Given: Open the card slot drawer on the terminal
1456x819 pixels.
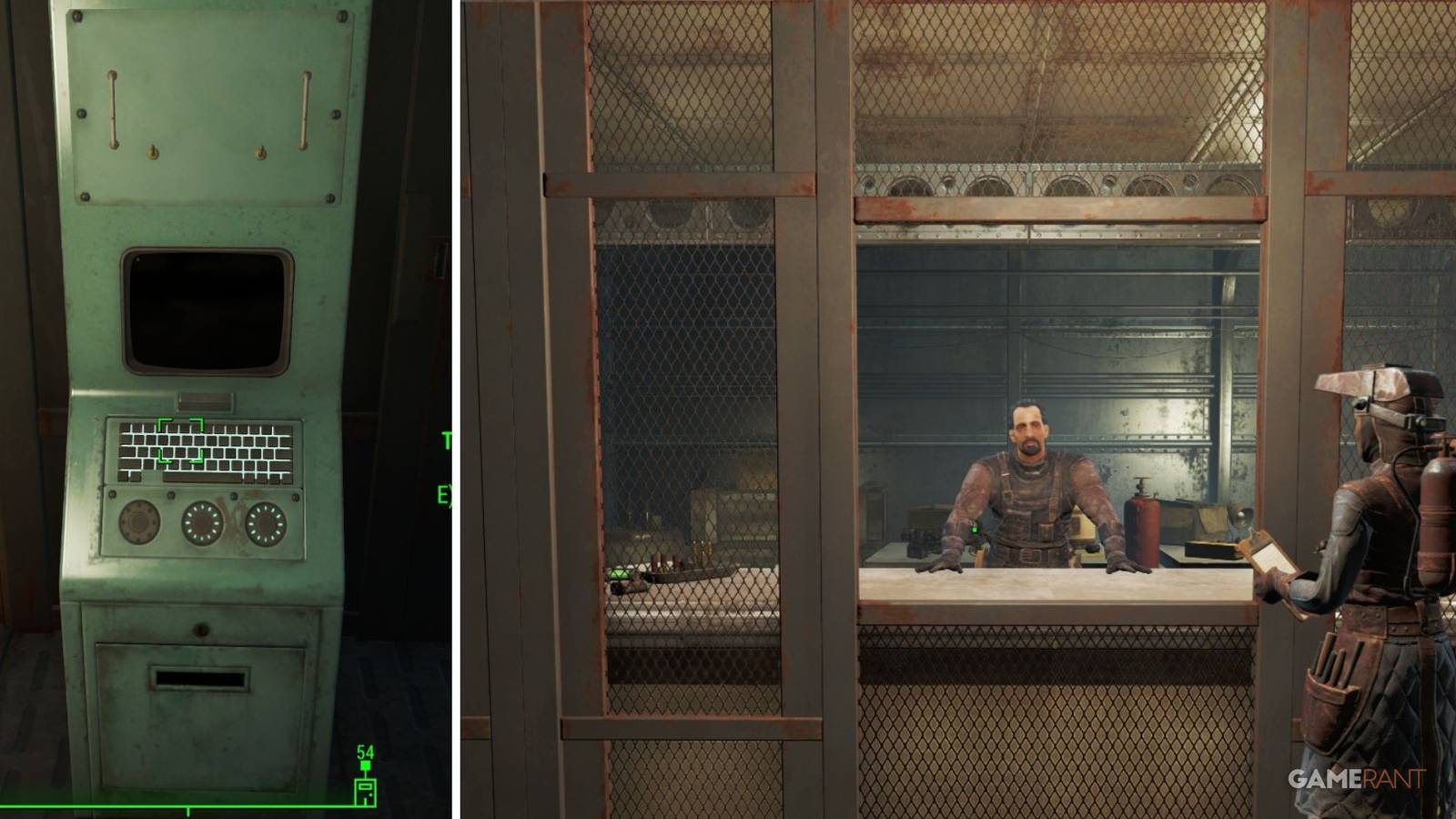Looking at the screenshot, I should [197, 678].
